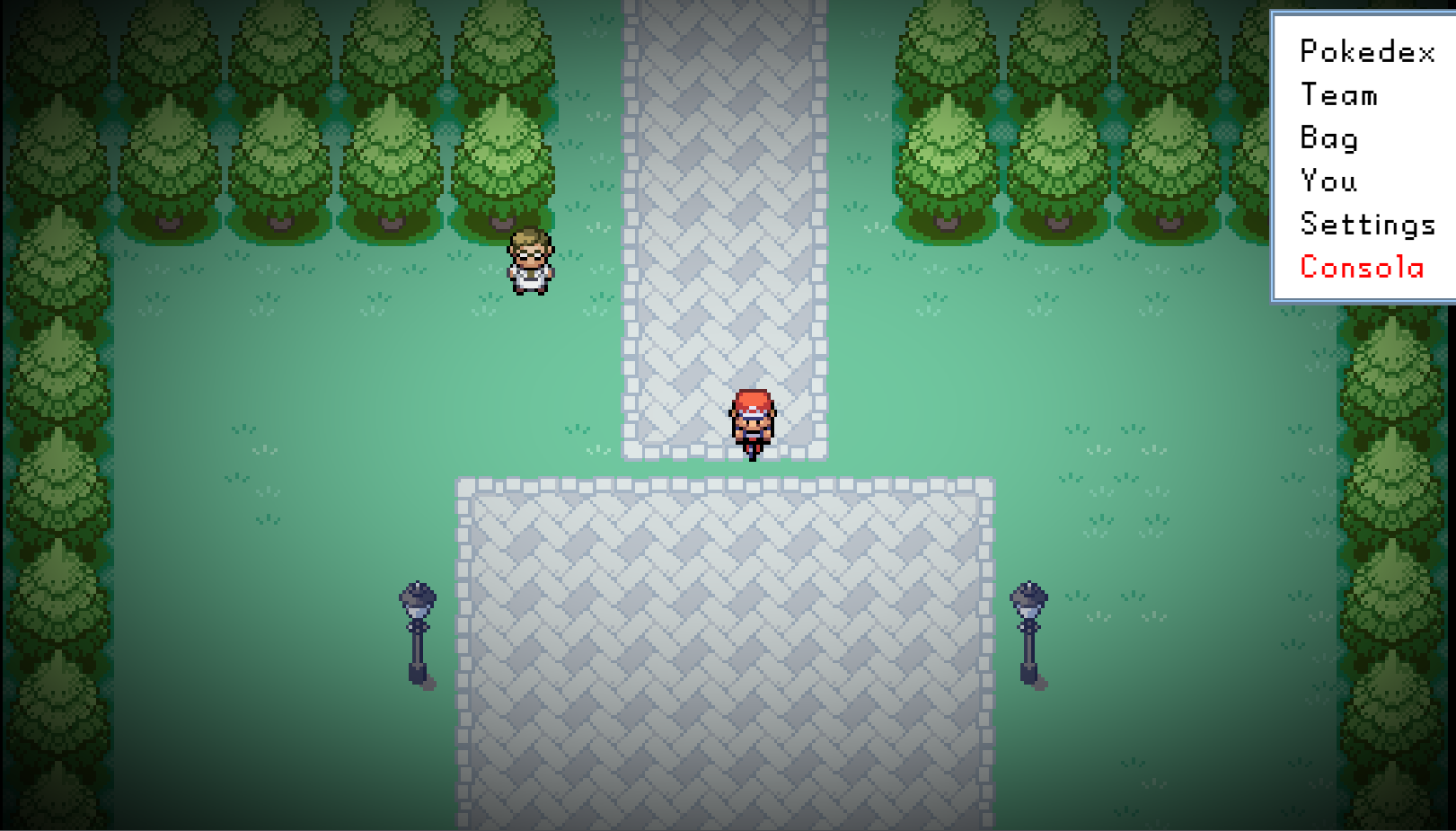The height and width of the screenshot is (831, 1456).
Task: Select the red Consola entry
Action: click(x=1362, y=268)
